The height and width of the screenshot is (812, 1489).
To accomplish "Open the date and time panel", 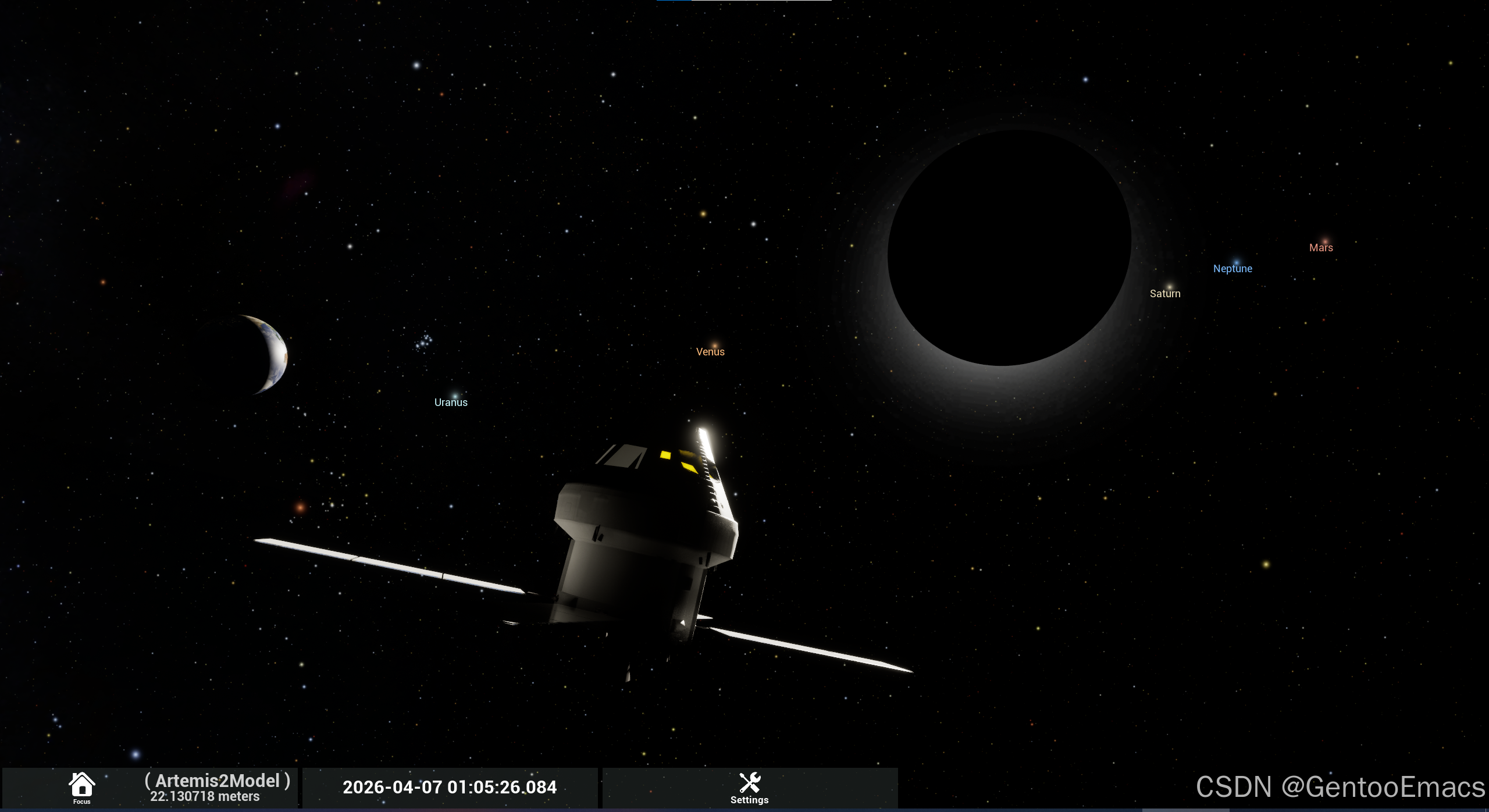I will [450, 788].
